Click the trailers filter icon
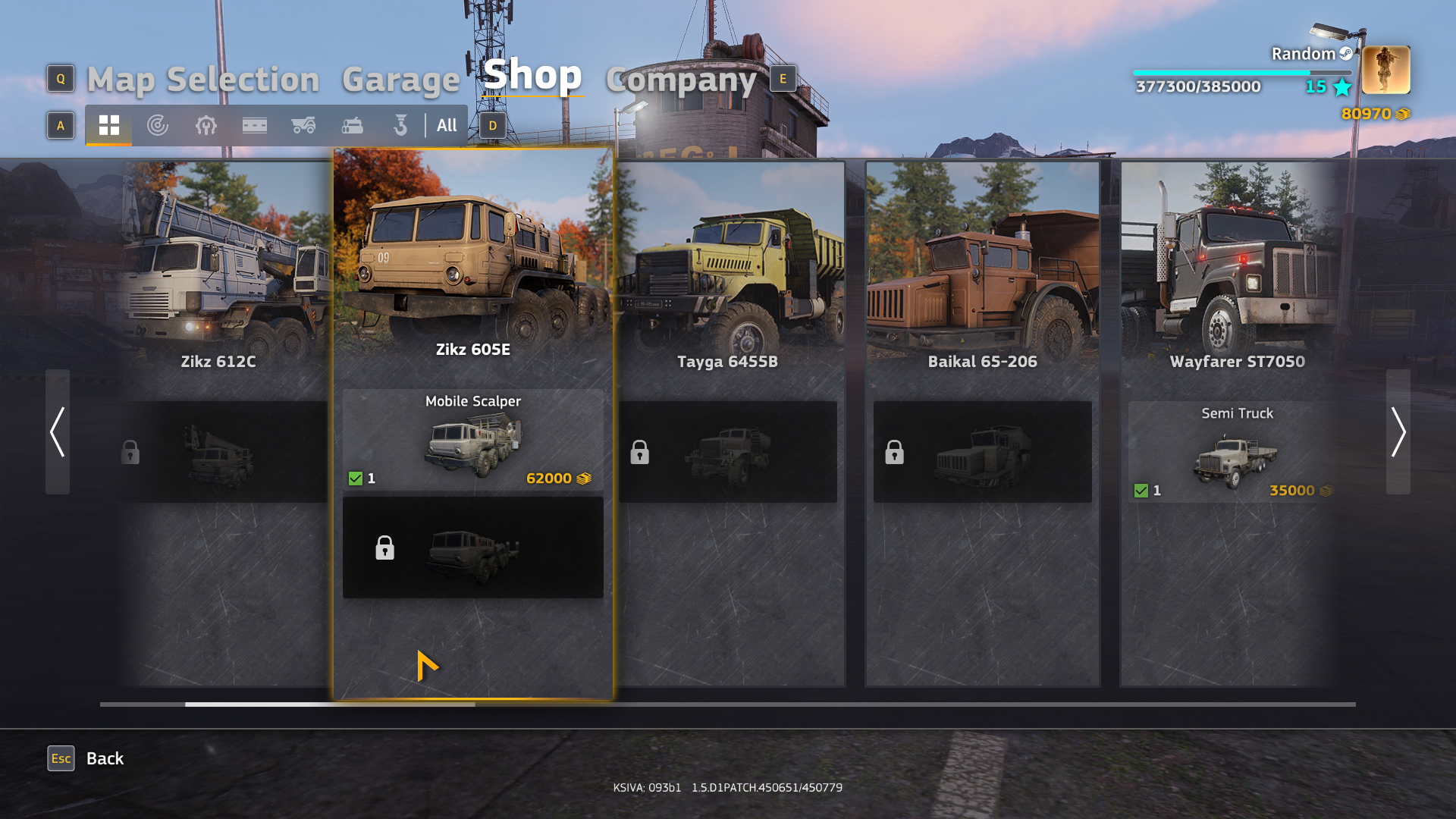 pos(254,126)
